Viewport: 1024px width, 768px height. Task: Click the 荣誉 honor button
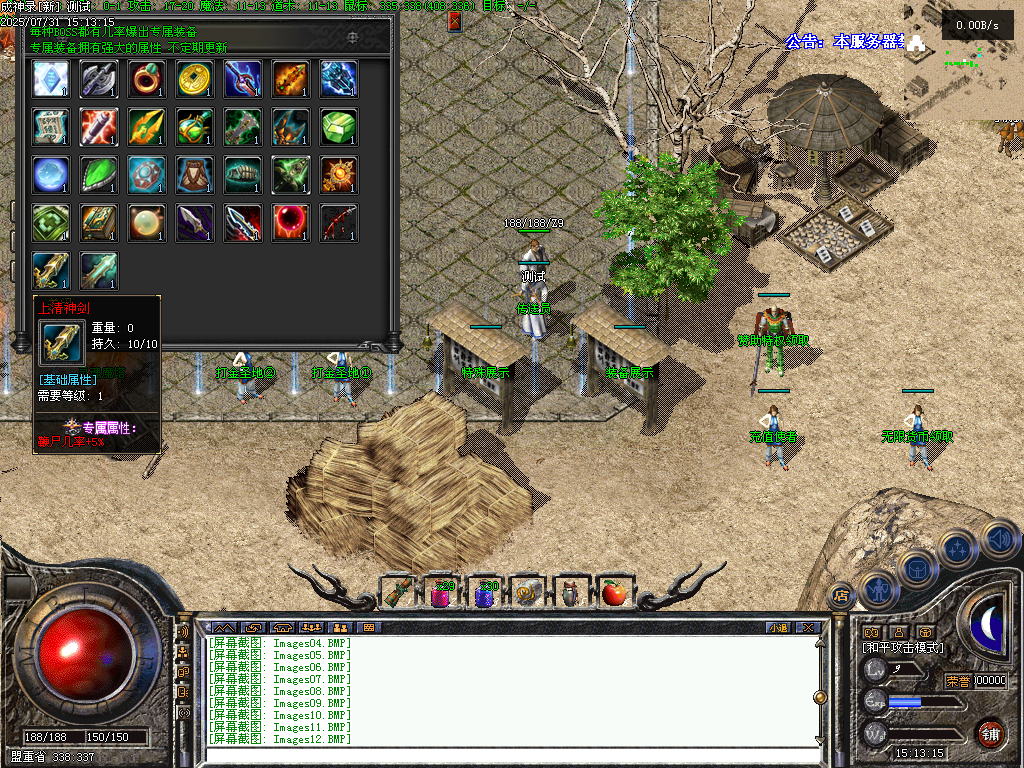click(958, 681)
